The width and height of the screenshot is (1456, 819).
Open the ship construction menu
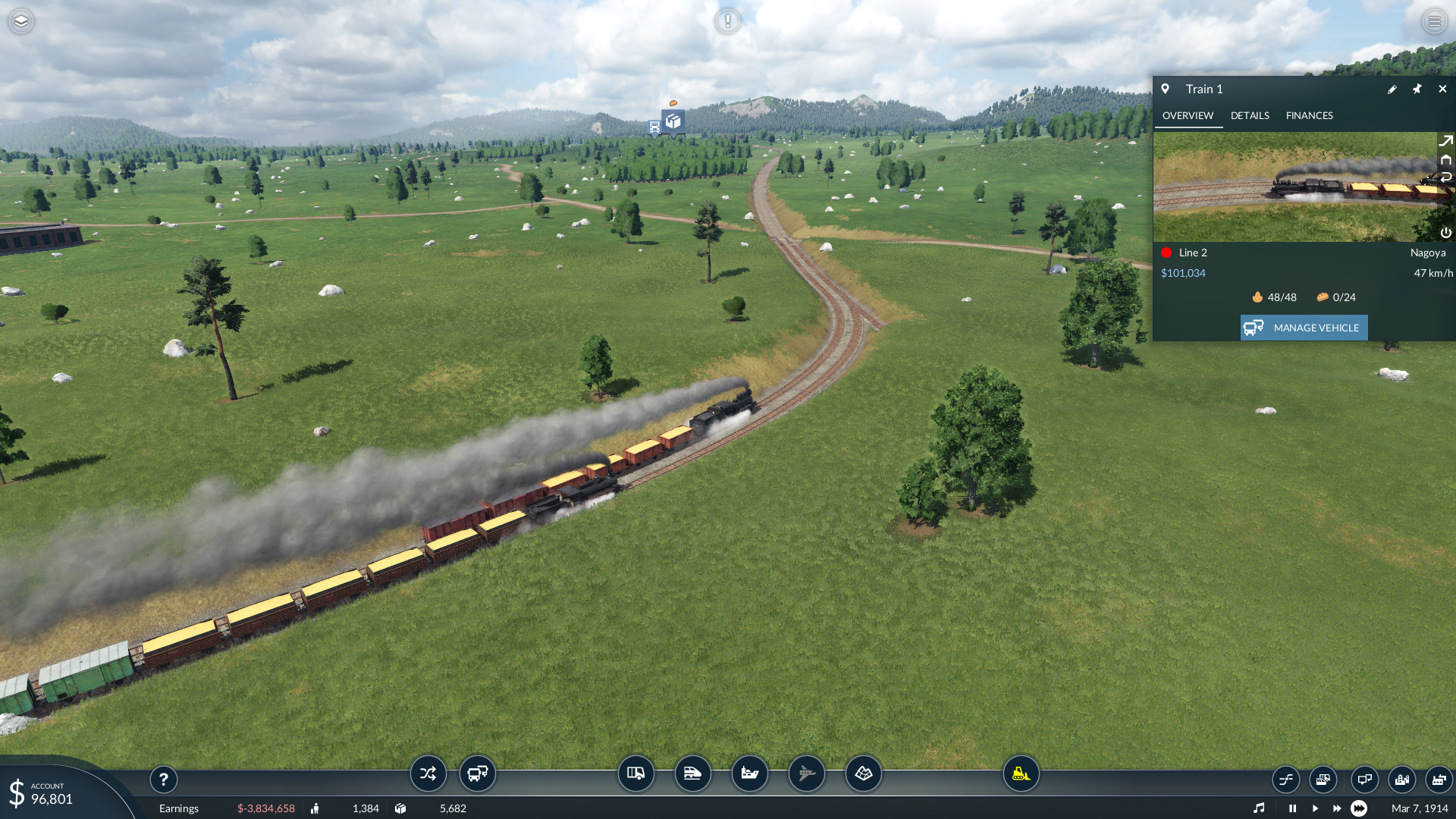(749, 774)
